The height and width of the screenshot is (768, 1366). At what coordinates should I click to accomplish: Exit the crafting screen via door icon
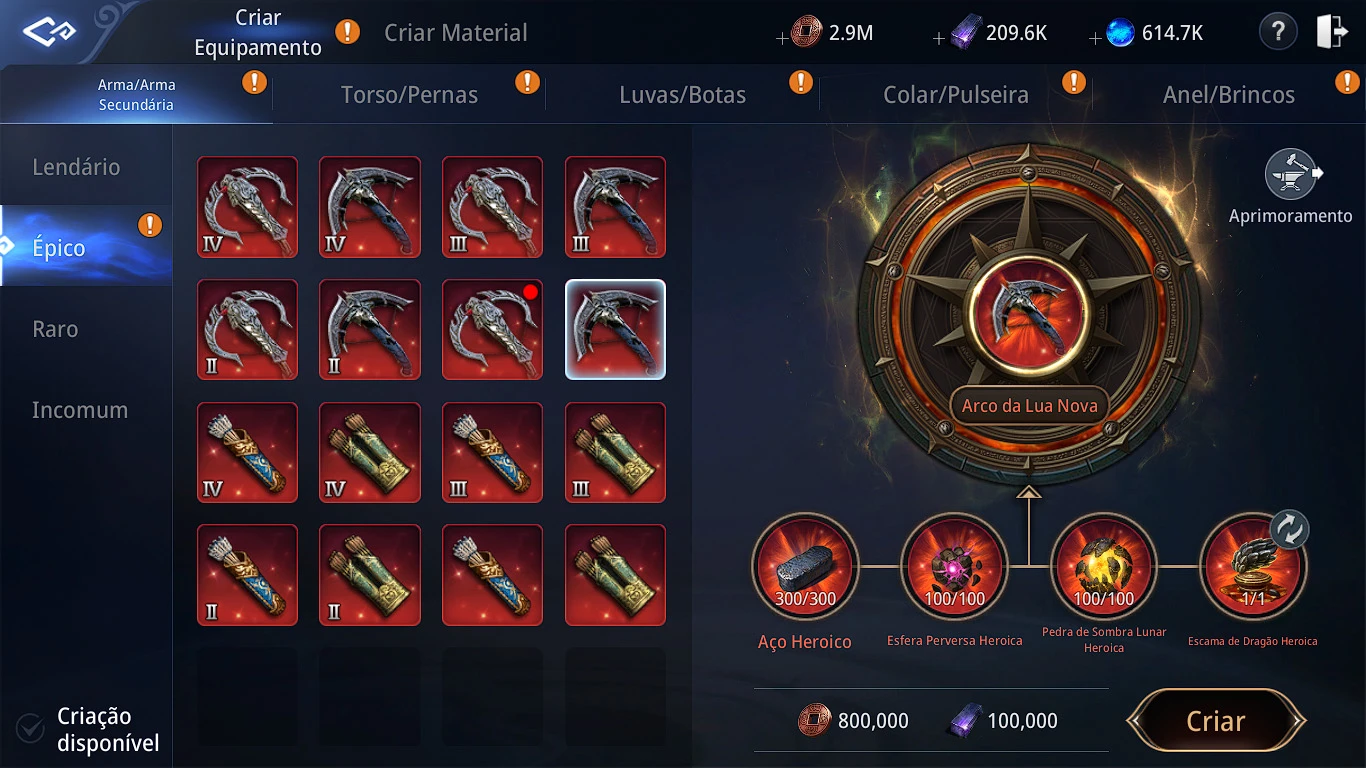(x=1332, y=33)
